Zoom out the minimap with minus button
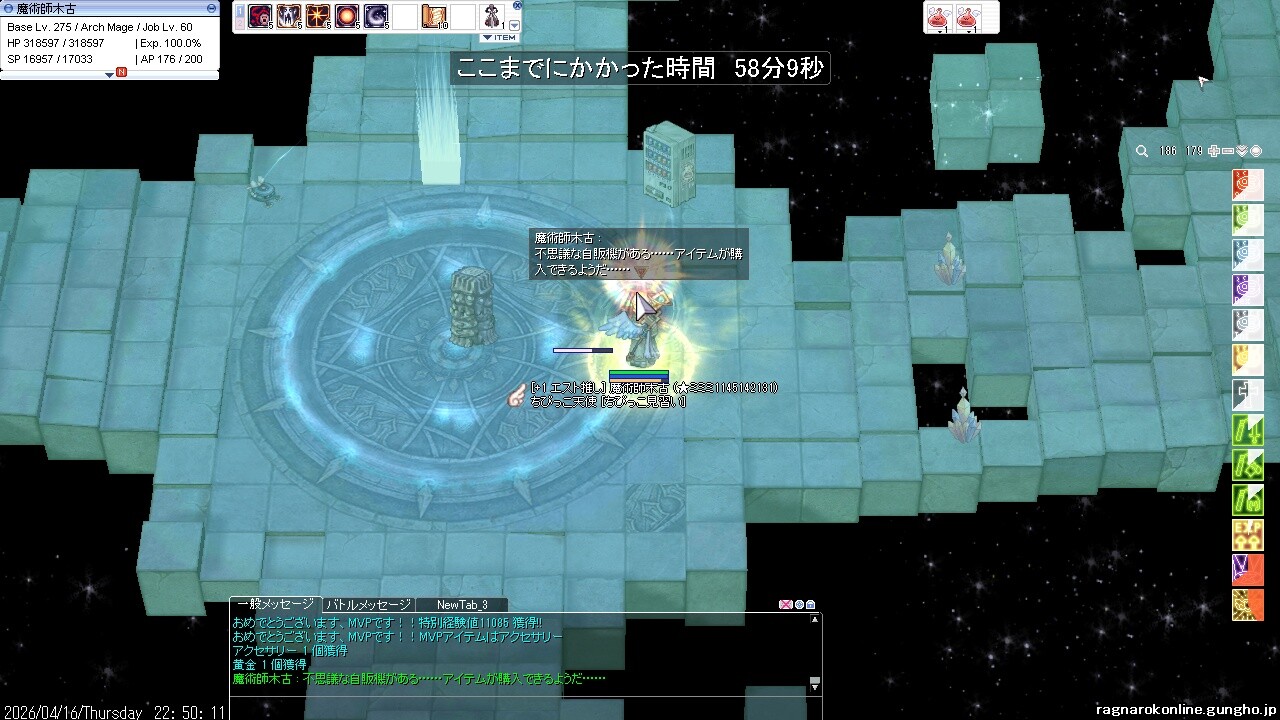Screen dimensions: 1280x720 1228,151
